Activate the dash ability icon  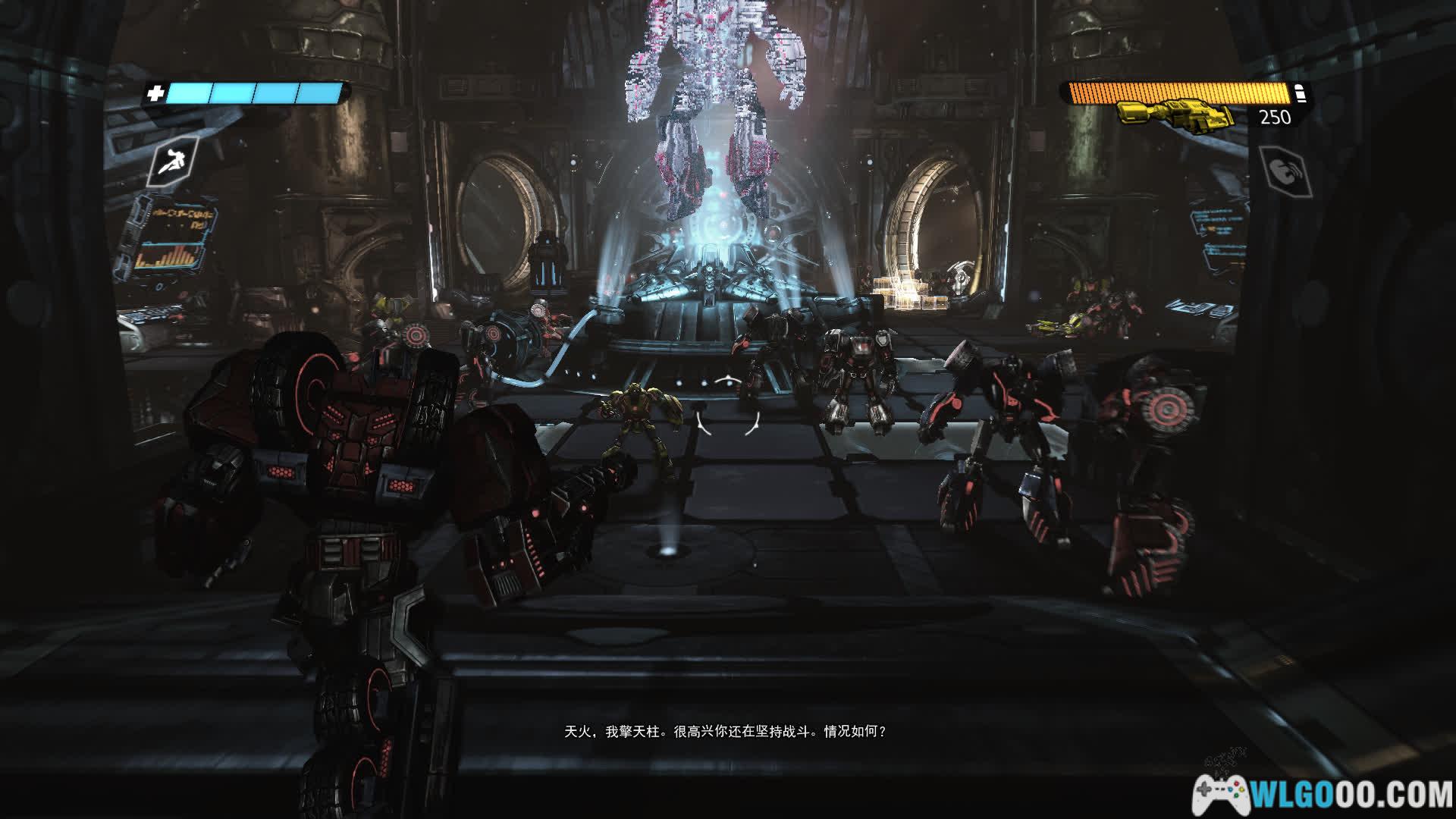pos(174,161)
